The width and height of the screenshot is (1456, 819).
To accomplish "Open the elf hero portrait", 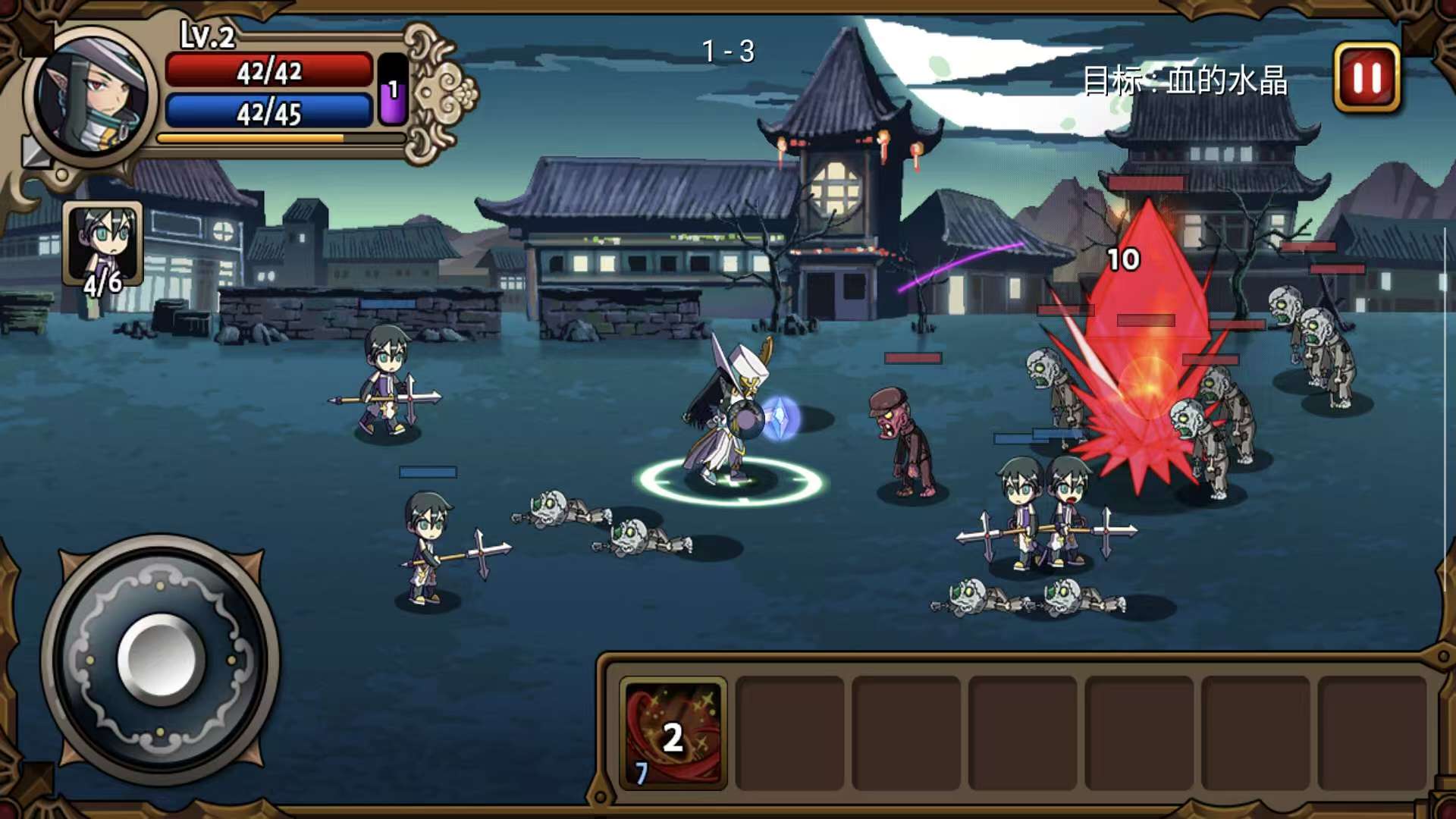I will 93,96.
